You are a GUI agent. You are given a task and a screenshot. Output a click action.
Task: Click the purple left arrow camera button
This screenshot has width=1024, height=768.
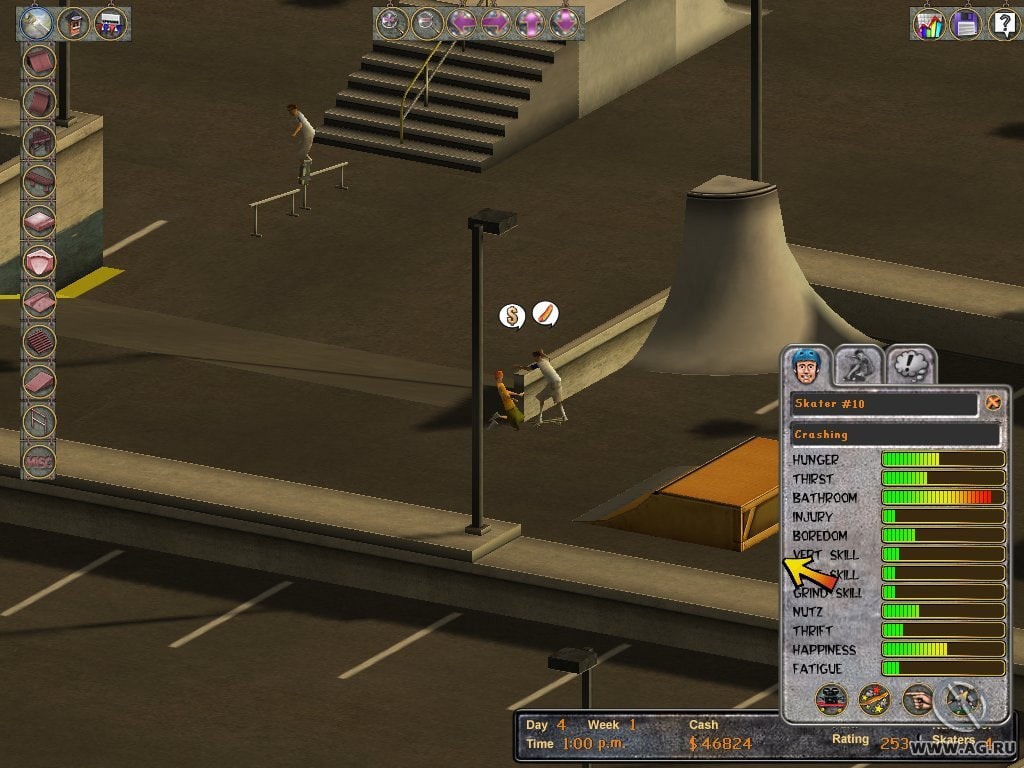coord(461,23)
